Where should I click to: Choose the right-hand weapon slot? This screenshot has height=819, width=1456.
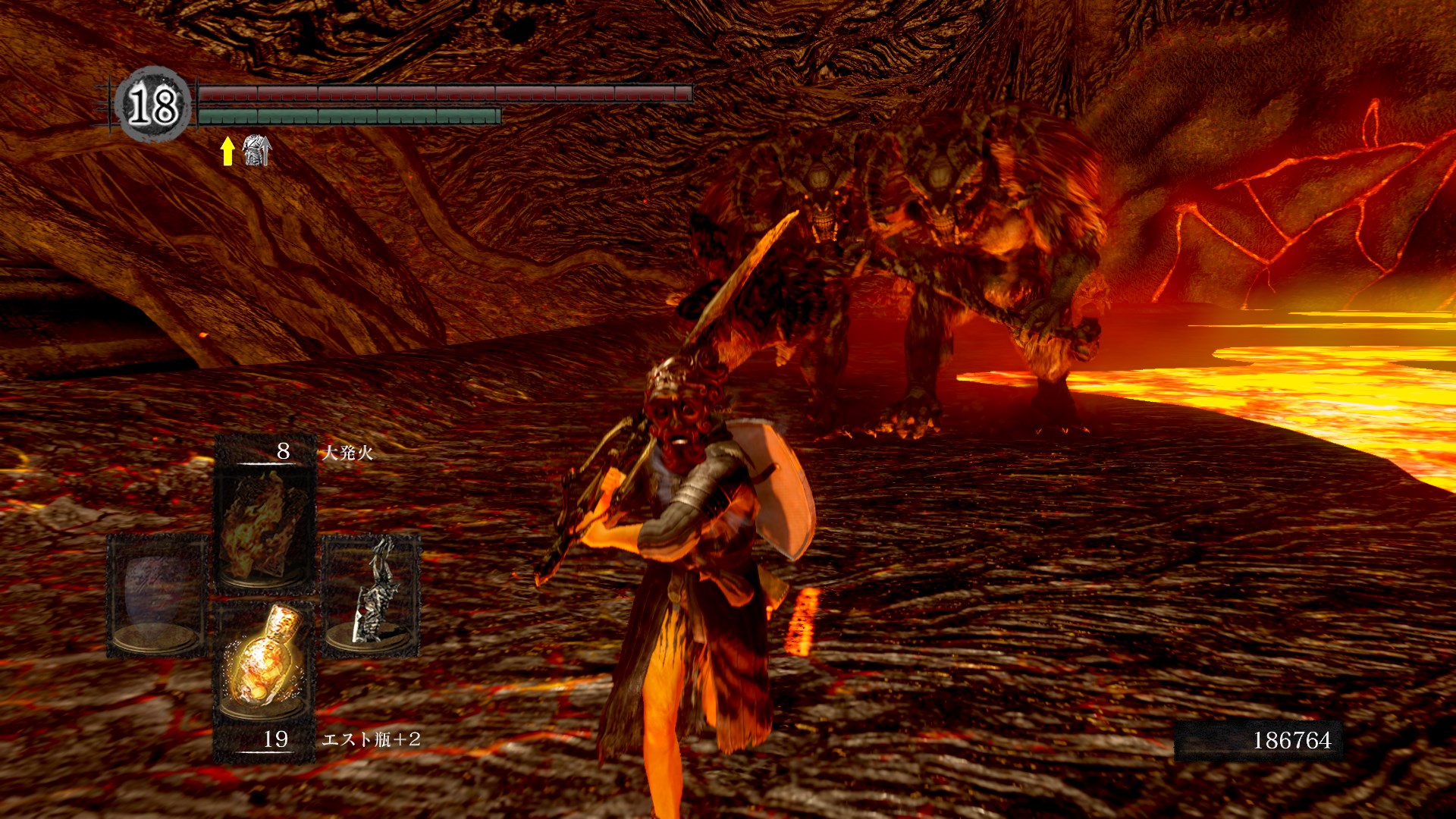click(372, 593)
